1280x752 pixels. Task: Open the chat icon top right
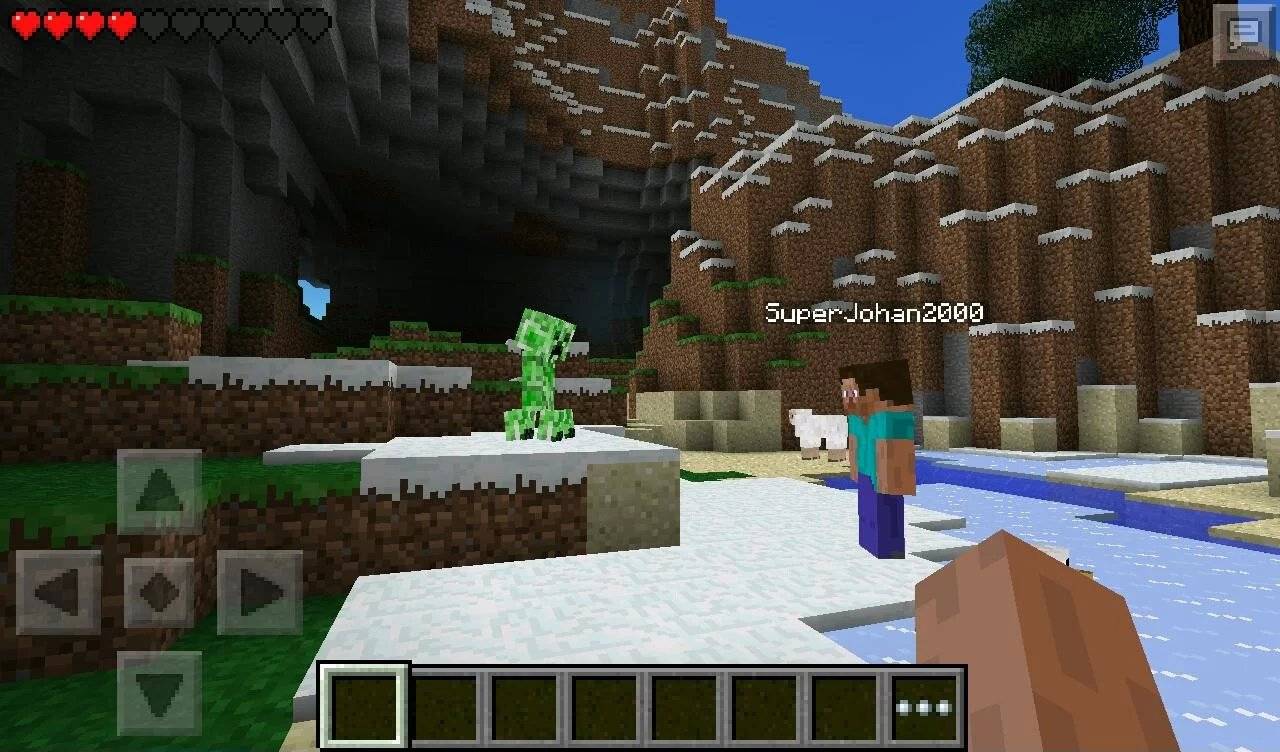(x=1243, y=33)
